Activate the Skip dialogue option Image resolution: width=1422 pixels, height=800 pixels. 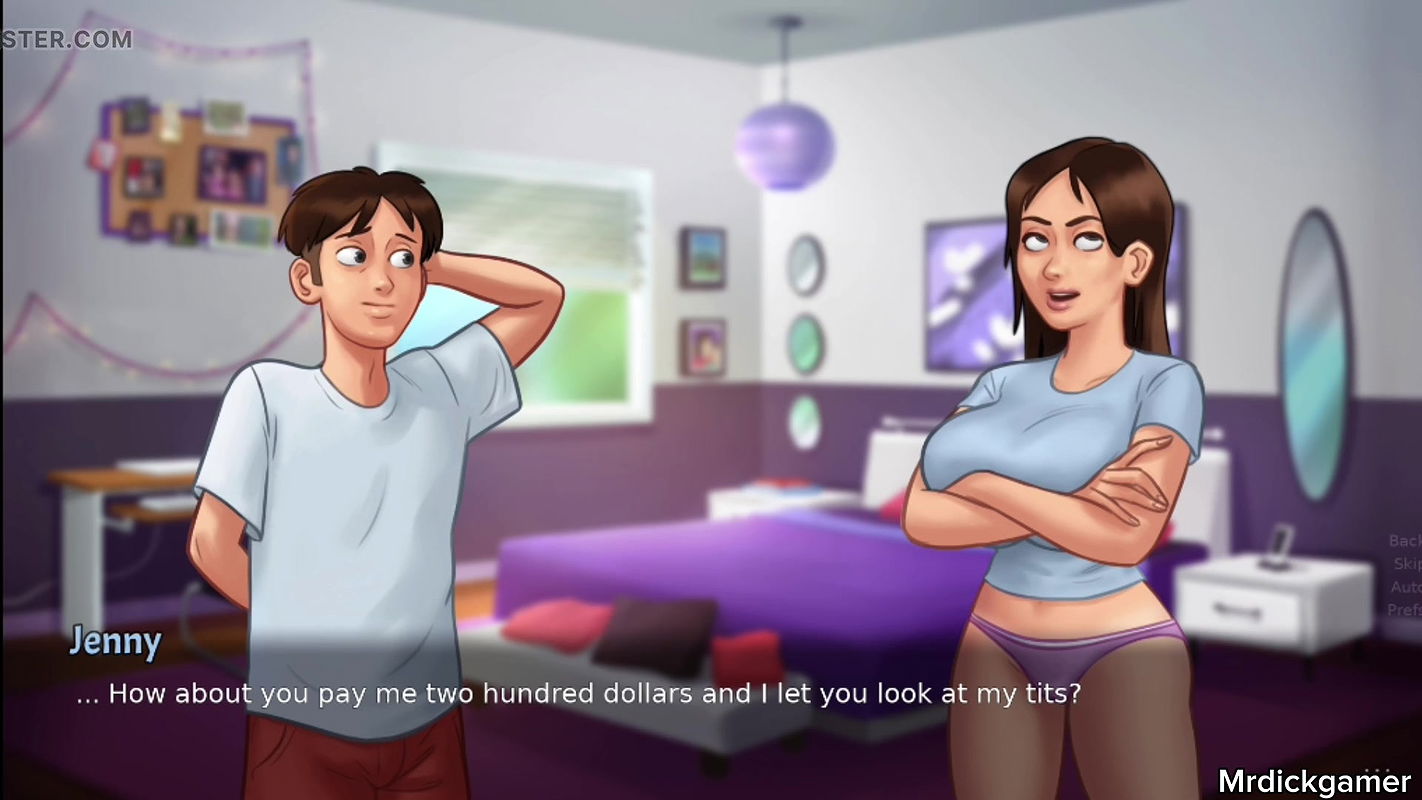tap(1408, 564)
